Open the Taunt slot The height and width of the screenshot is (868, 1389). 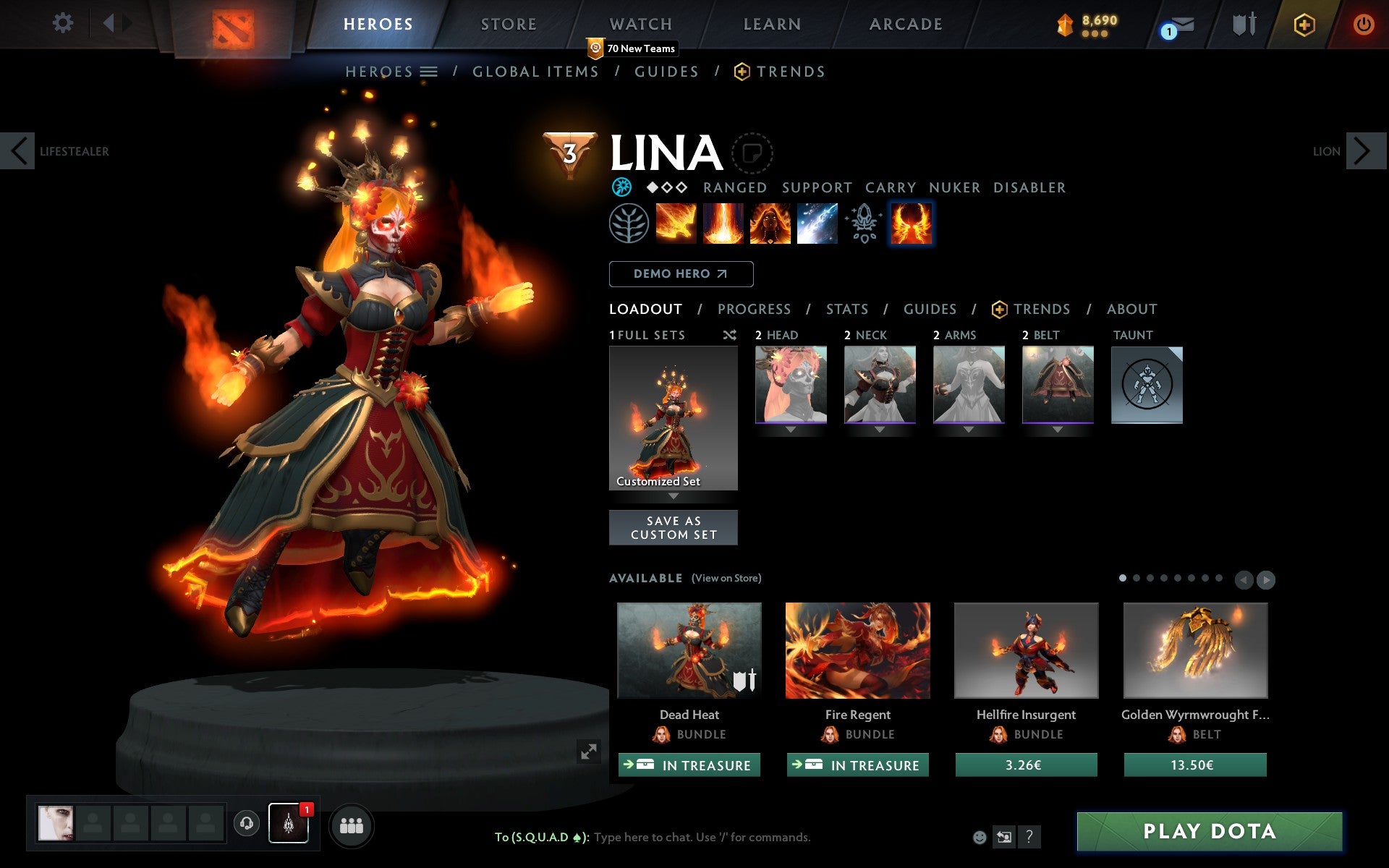pyautogui.click(x=1147, y=384)
